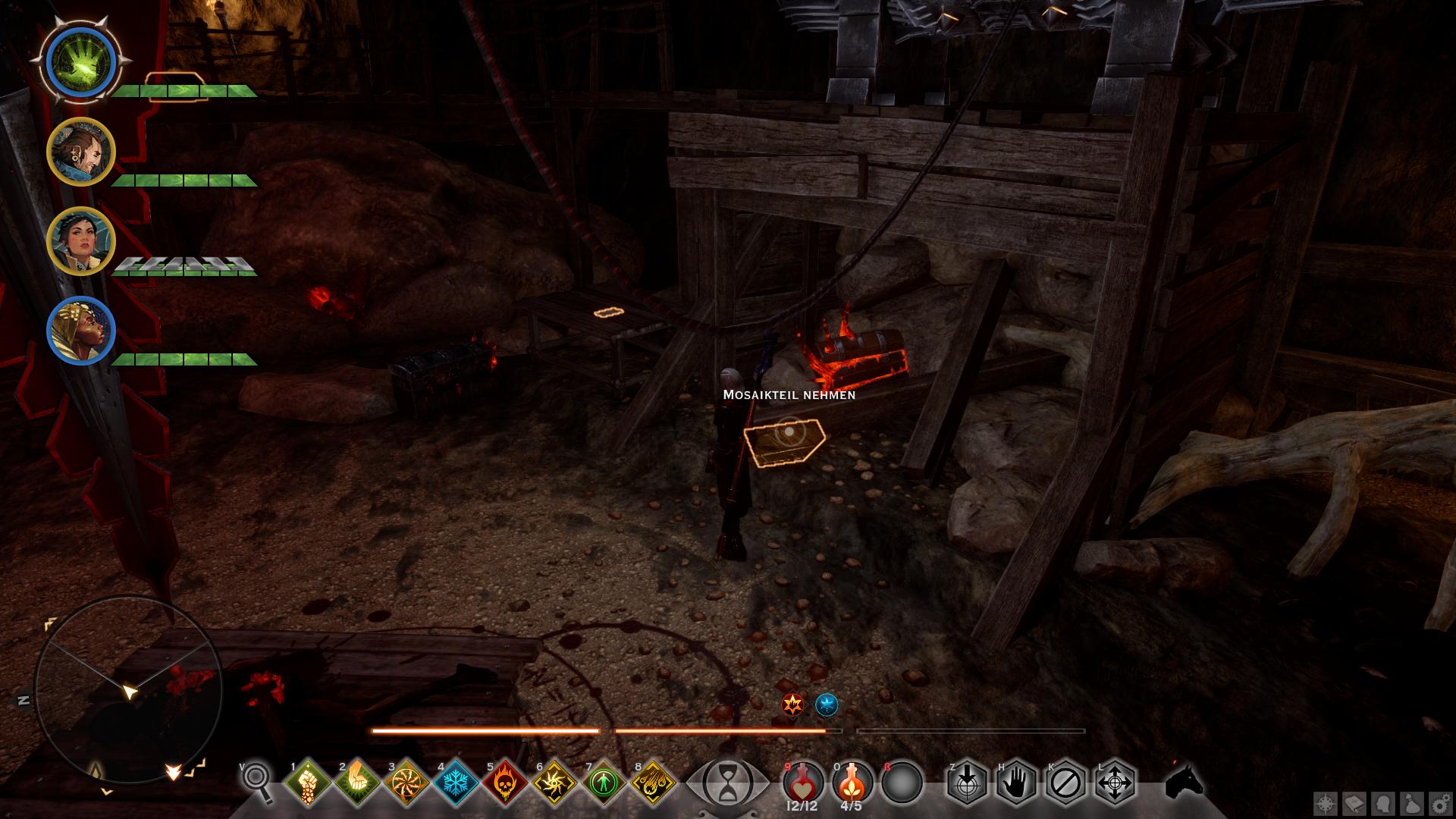Activate the orange fist ability in slot 2

point(356,782)
